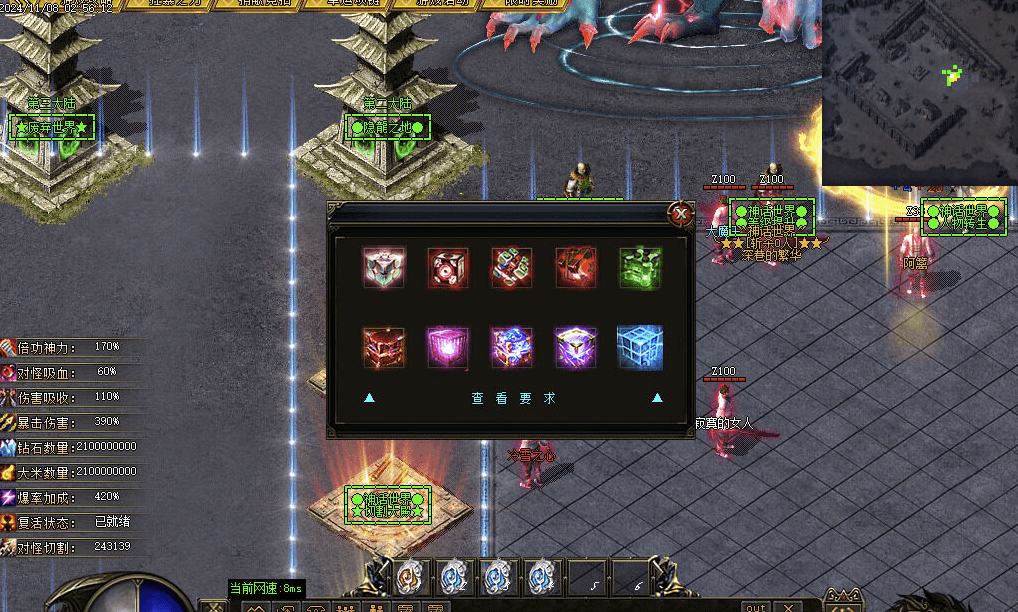Choose the glowing green cube
The width and height of the screenshot is (1018, 612).
point(640,268)
